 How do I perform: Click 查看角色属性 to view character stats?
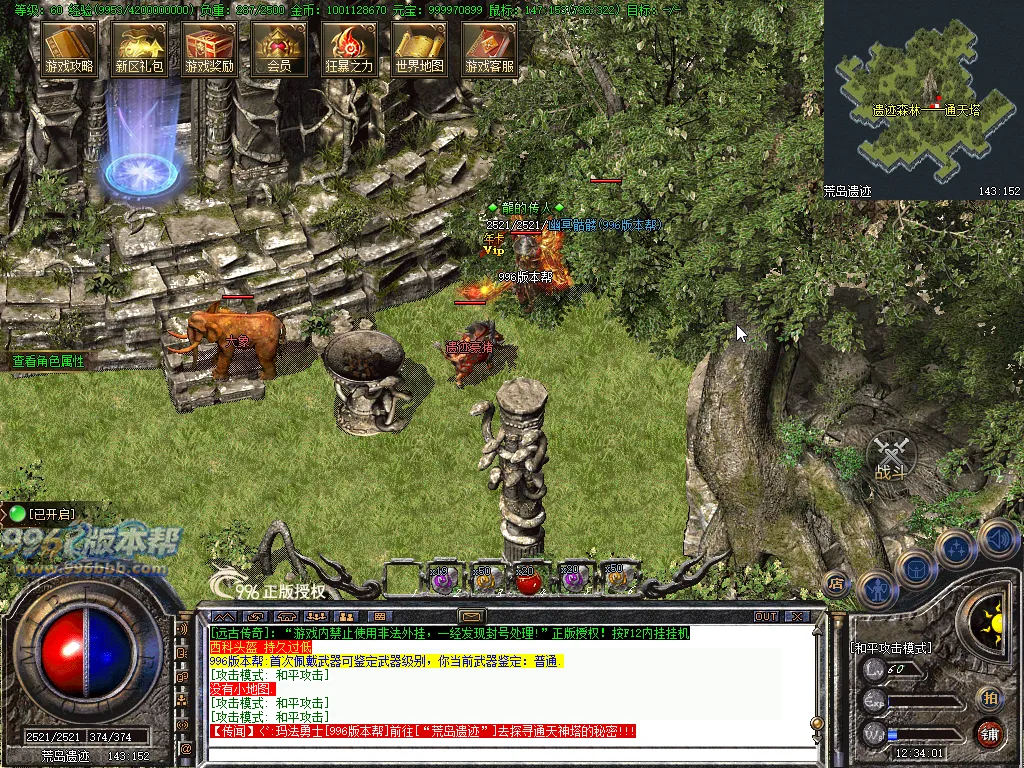pyautogui.click(x=49, y=361)
